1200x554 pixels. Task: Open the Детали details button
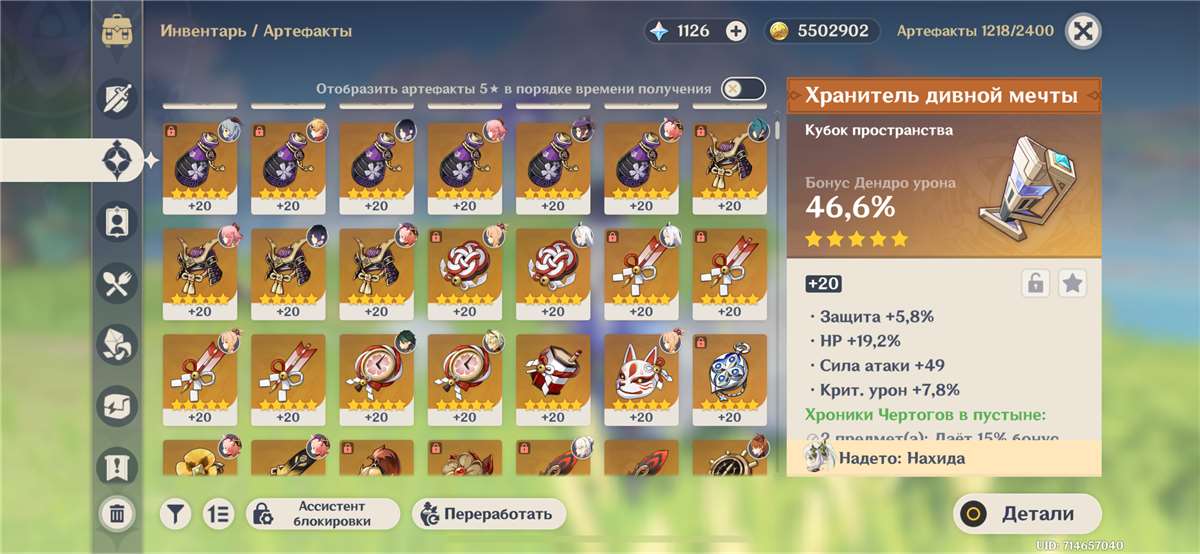click(1026, 514)
